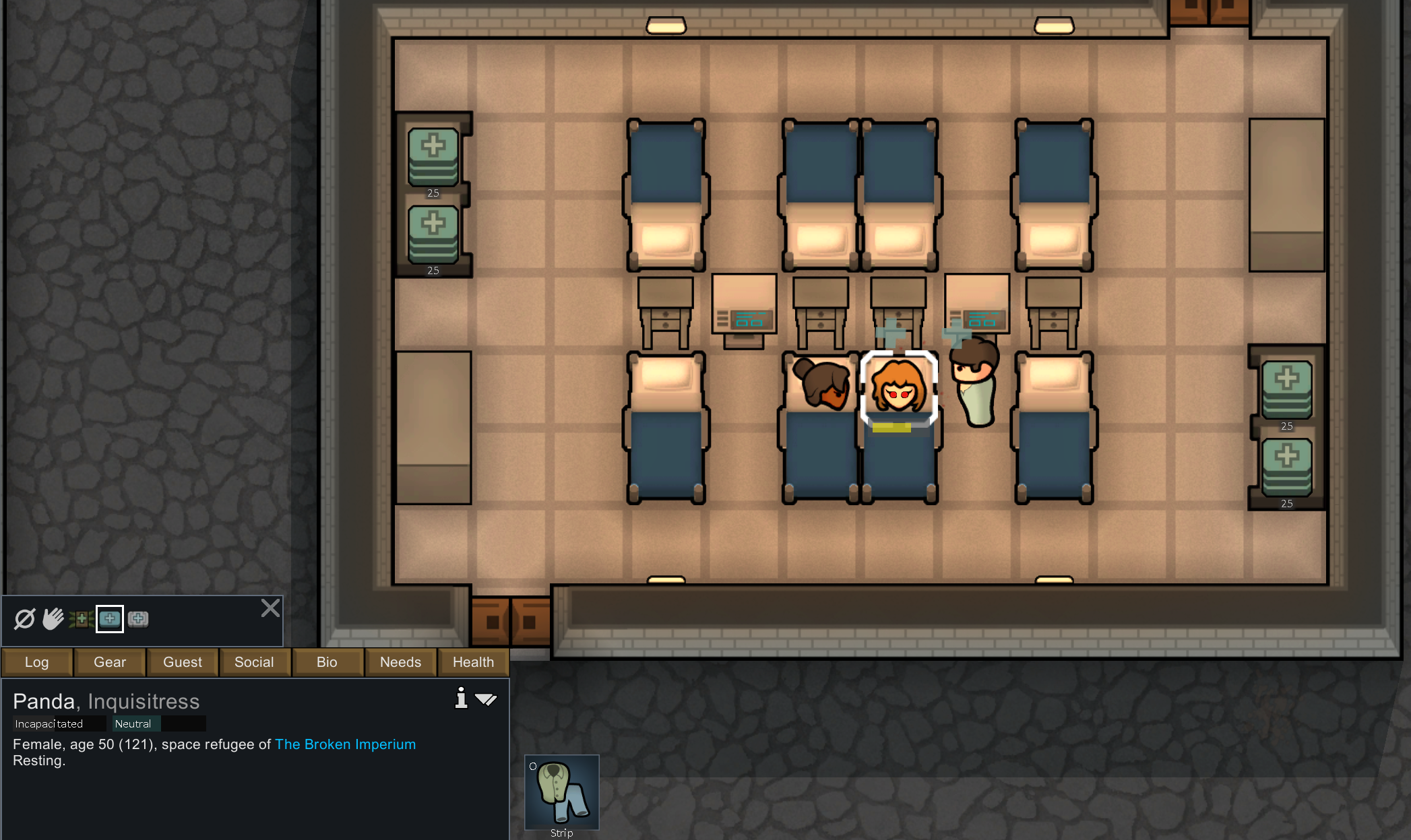Viewport: 1411px width, 840px height.
Task: View the Bio tab
Action: 327,662
